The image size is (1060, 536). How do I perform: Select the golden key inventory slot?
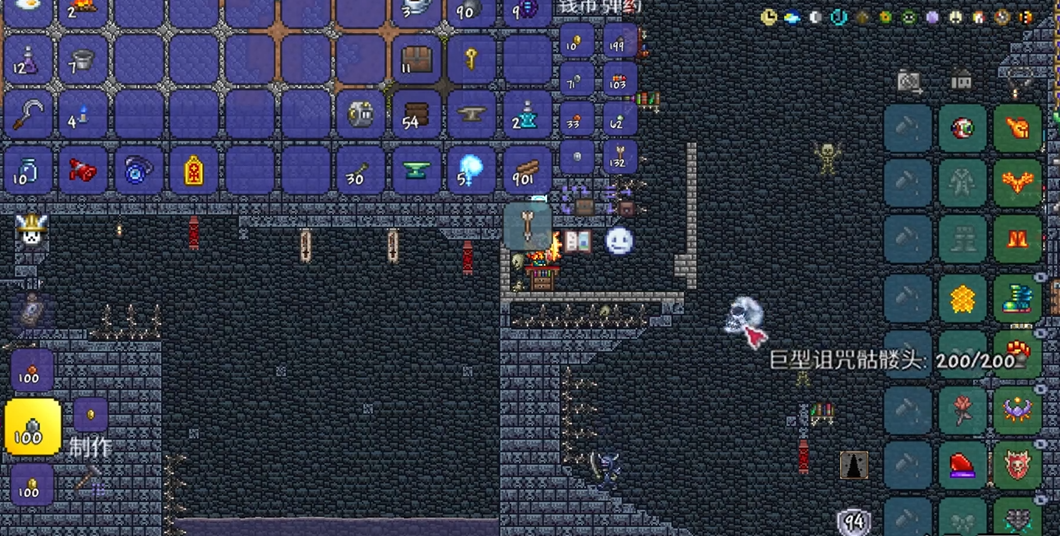click(x=471, y=60)
